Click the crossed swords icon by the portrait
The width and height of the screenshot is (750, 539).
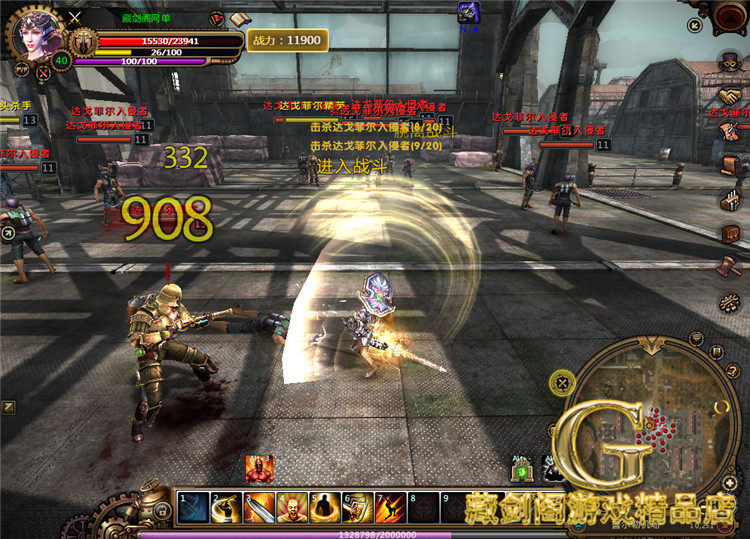tap(74, 17)
